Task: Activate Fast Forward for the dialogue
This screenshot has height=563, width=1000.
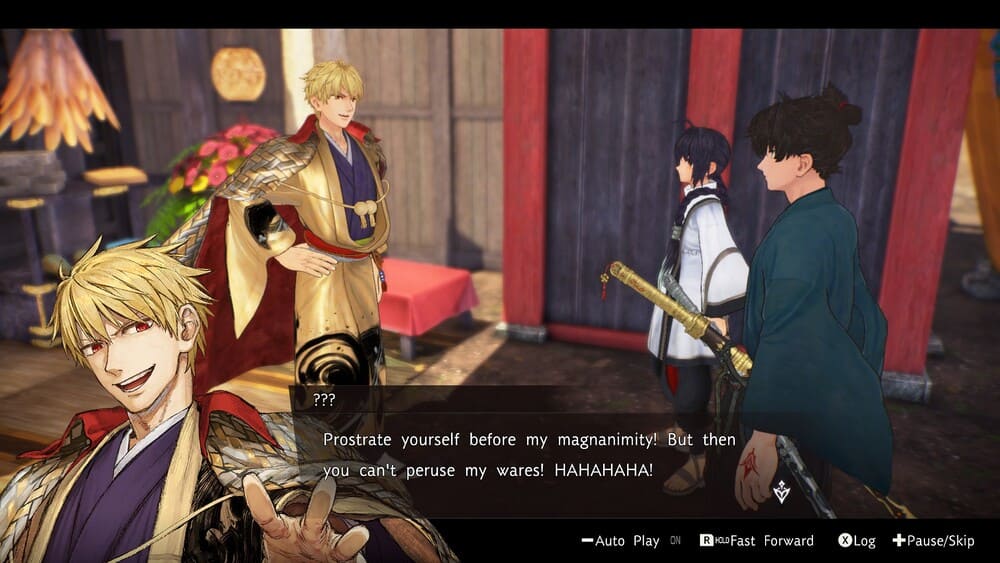Action: pos(757,541)
